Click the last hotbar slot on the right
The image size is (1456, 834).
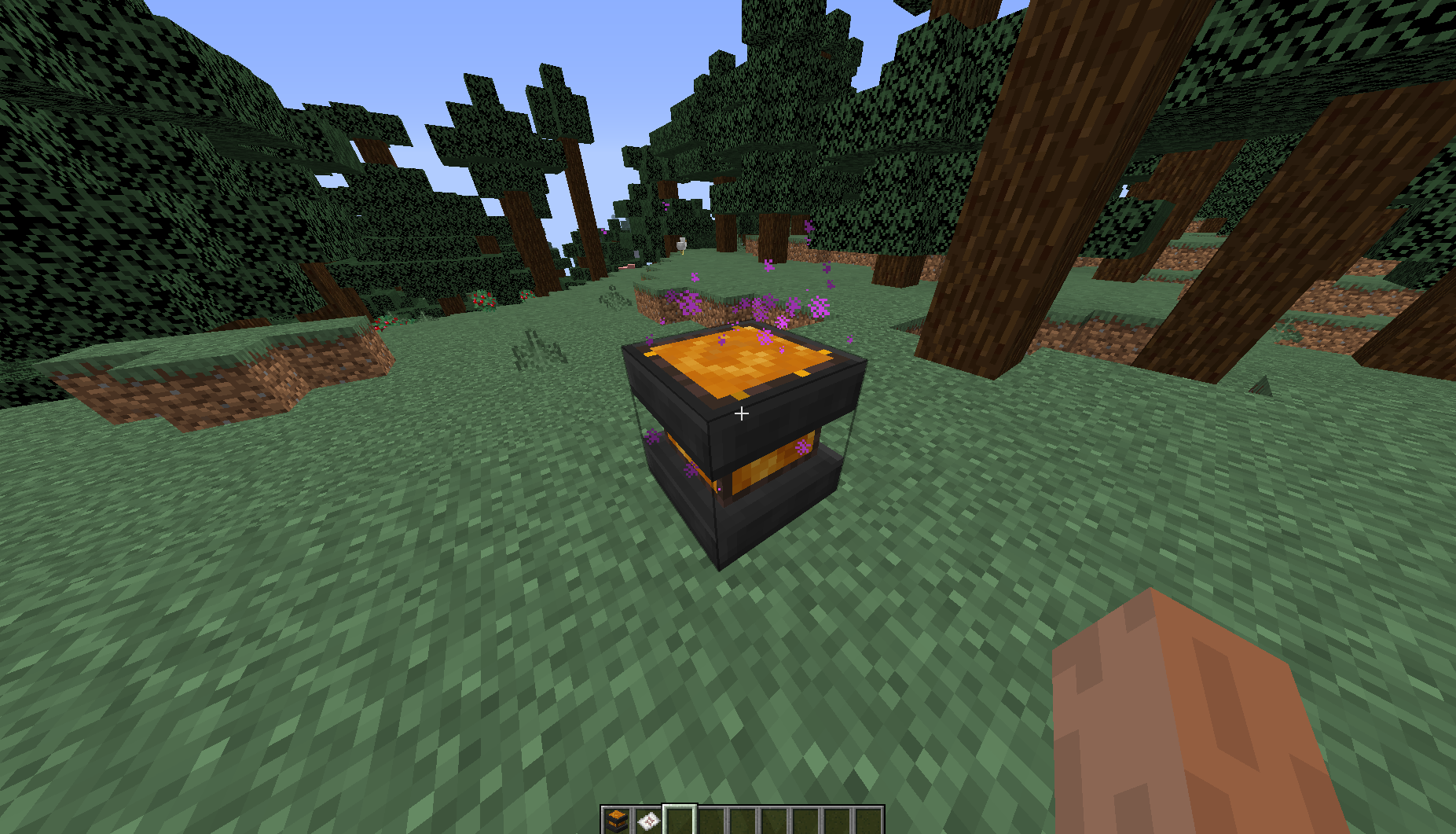[870, 819]
